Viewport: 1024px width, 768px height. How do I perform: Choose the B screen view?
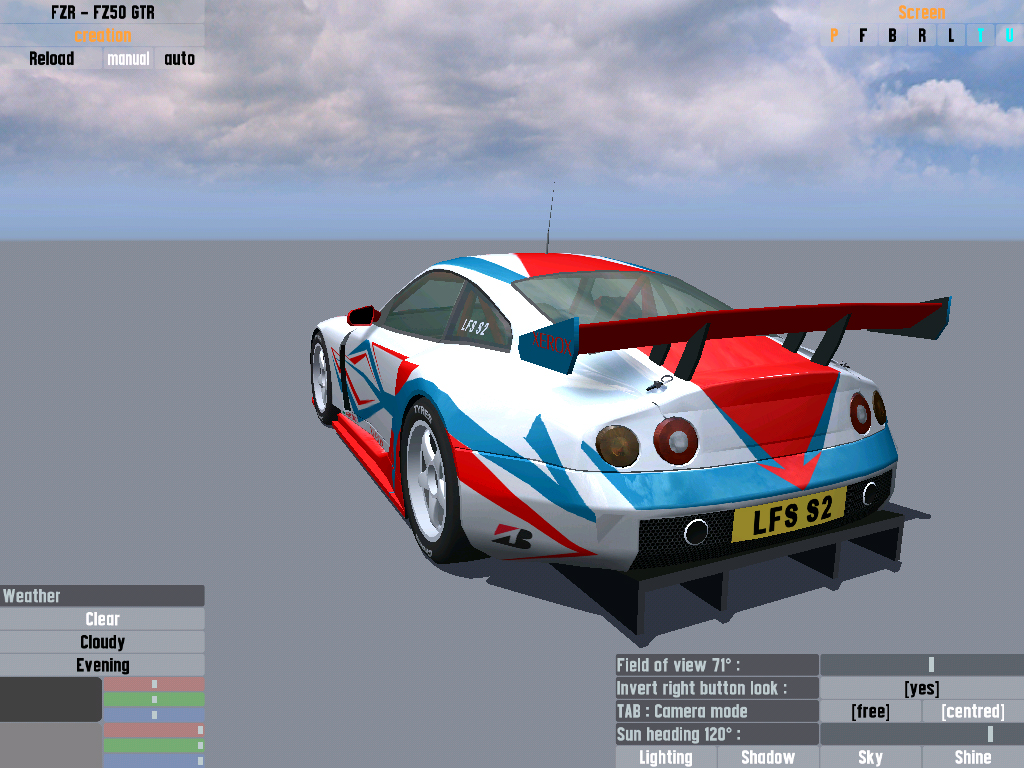click(x=892, y=36)
